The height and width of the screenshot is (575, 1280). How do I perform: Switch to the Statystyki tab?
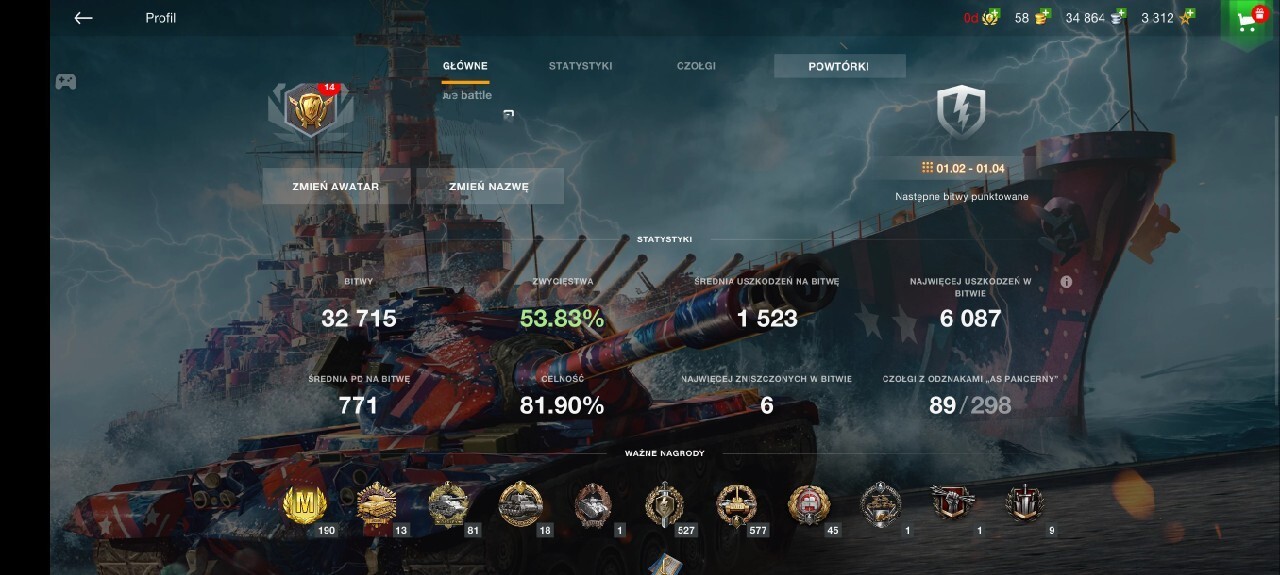pyautogui.click(x=580, y=66)
